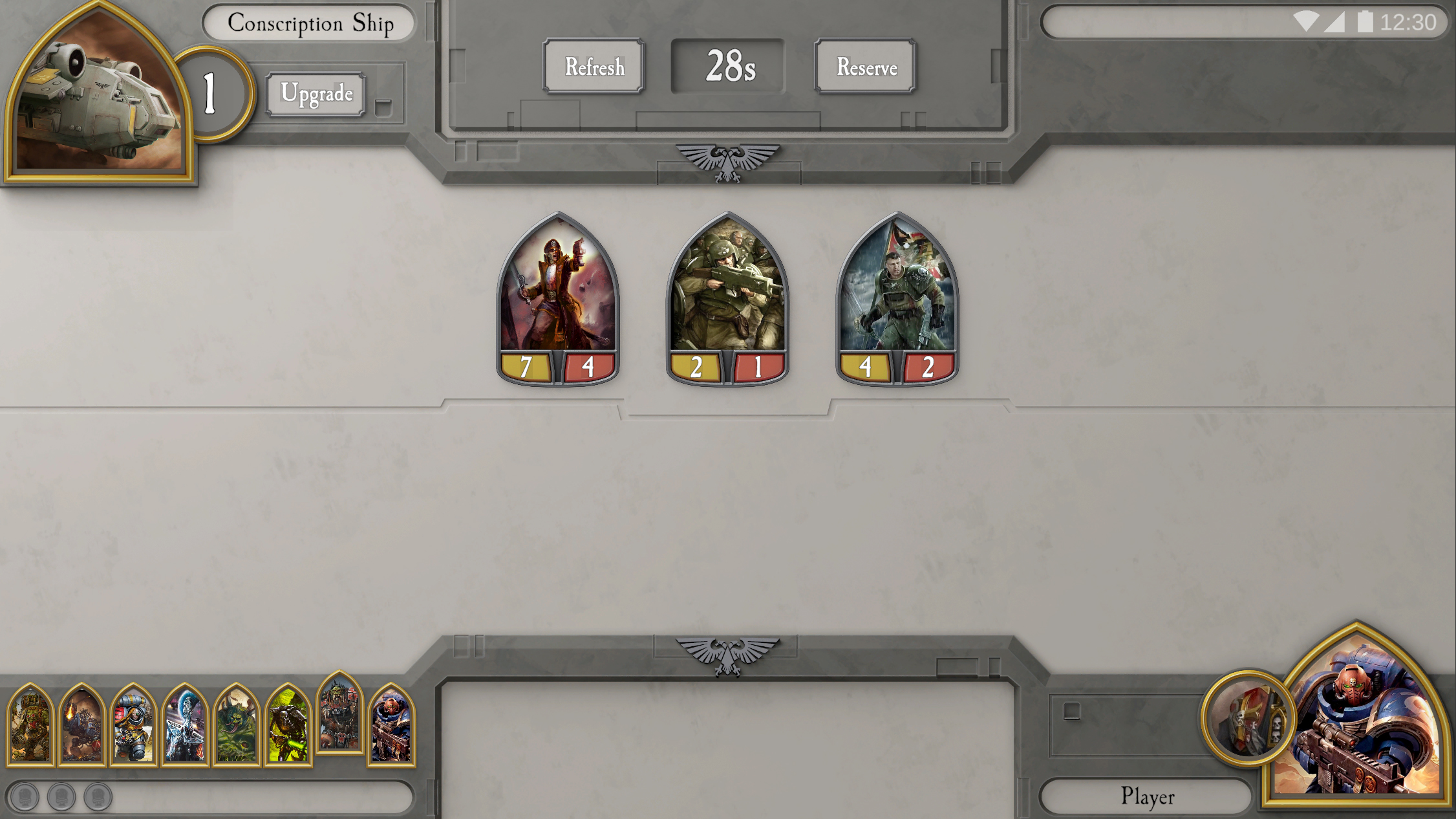Click the Reserve button
Screen dimensions: 1456x819
(866, 67)
